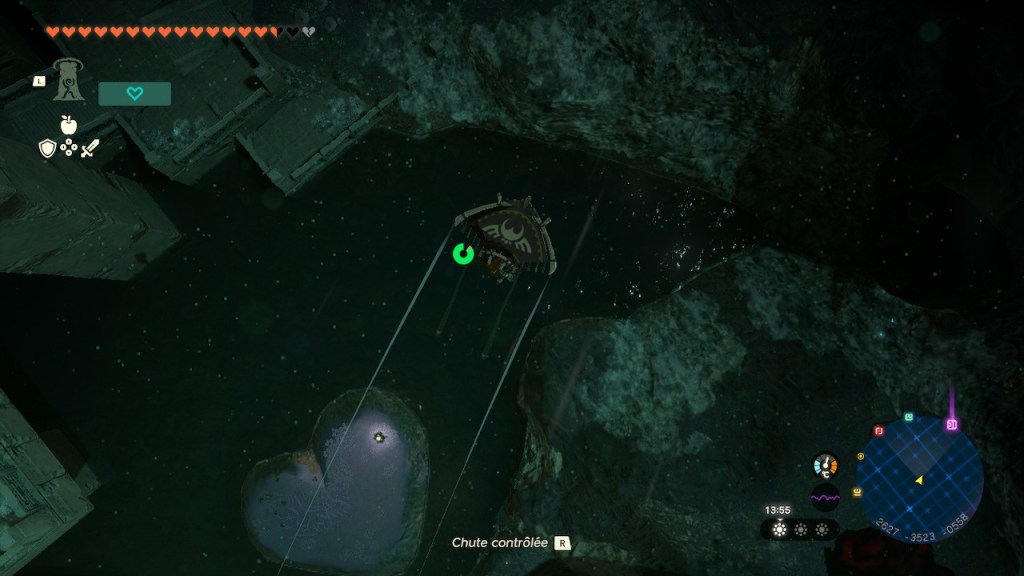This screenshot has height=576, width=1024.
Task: Select the red marker on minimap edge
Action: tap(879, 431)
